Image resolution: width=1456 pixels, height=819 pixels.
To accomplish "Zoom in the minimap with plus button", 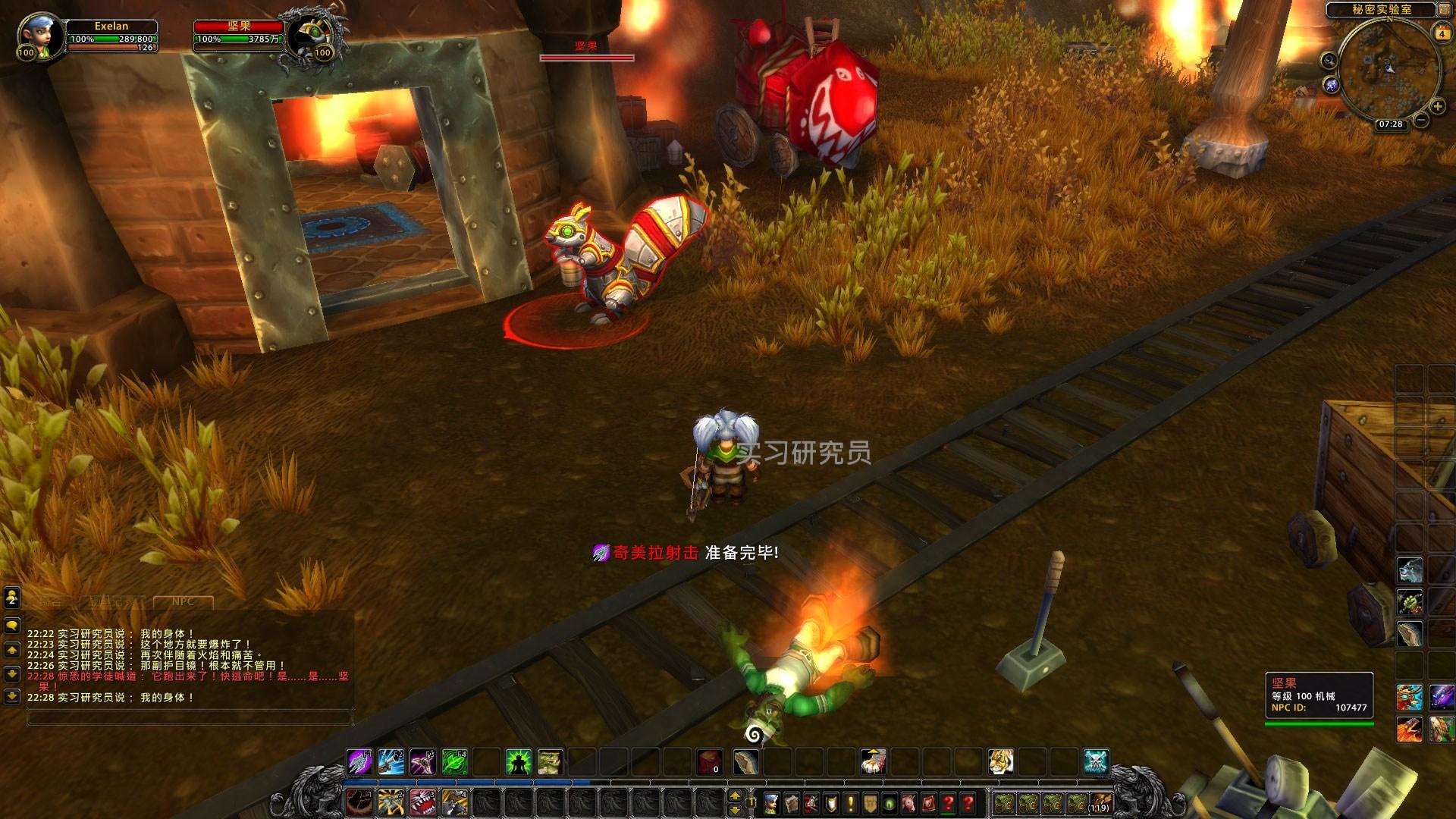I will 1438,107.
